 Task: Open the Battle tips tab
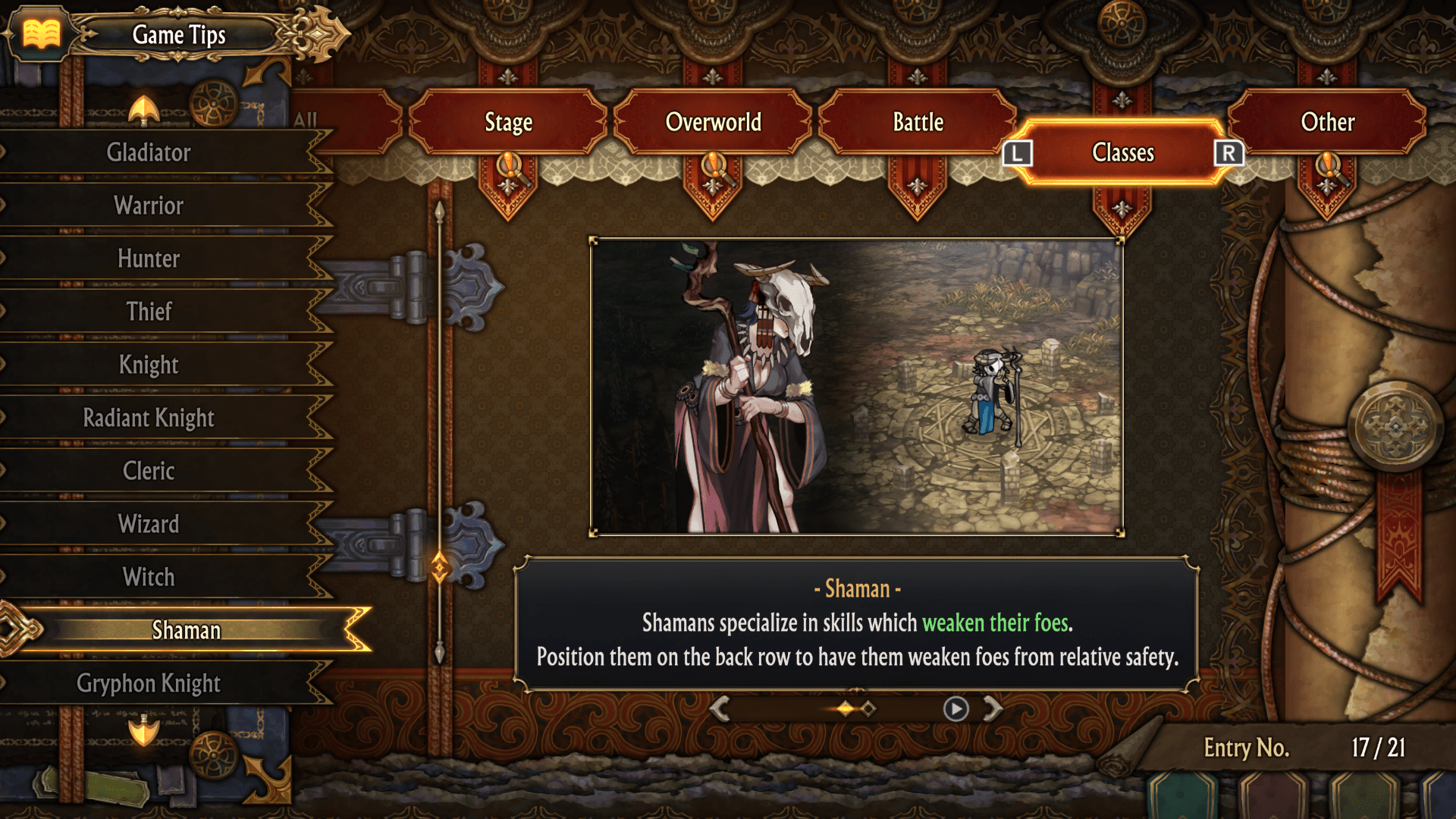(918, 122)
